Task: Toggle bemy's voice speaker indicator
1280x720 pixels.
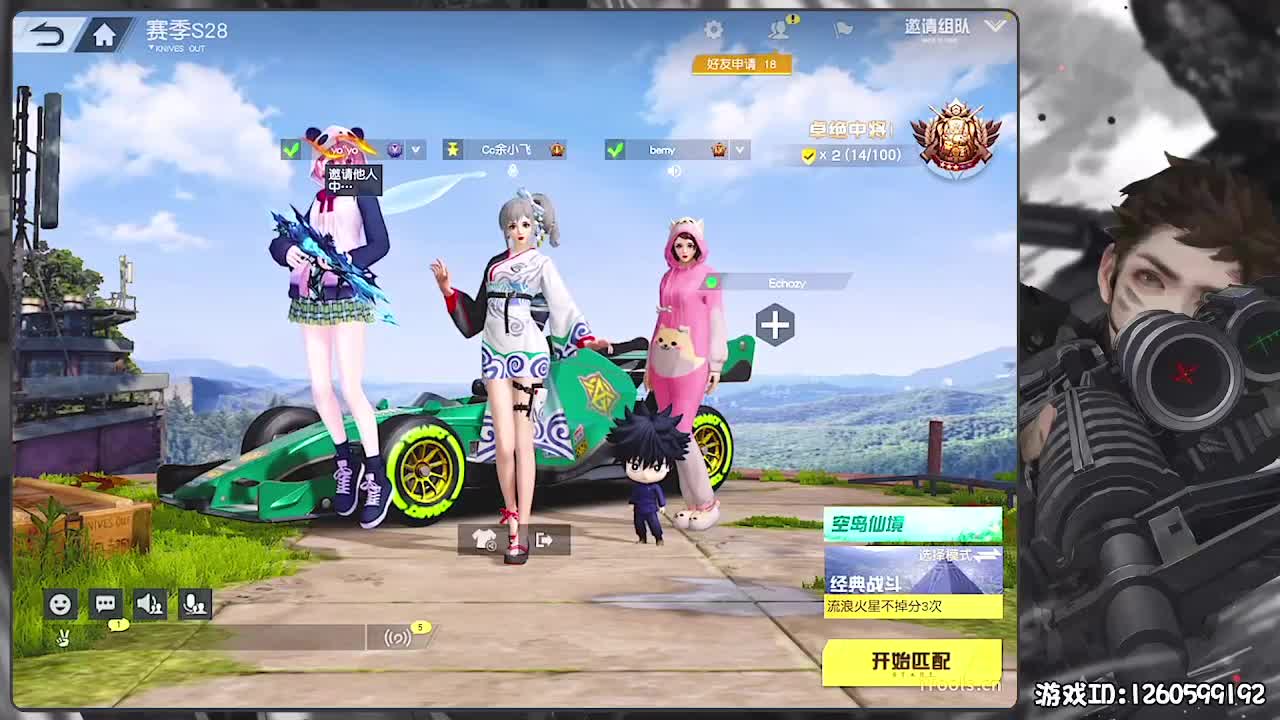Action: point(674,170)
